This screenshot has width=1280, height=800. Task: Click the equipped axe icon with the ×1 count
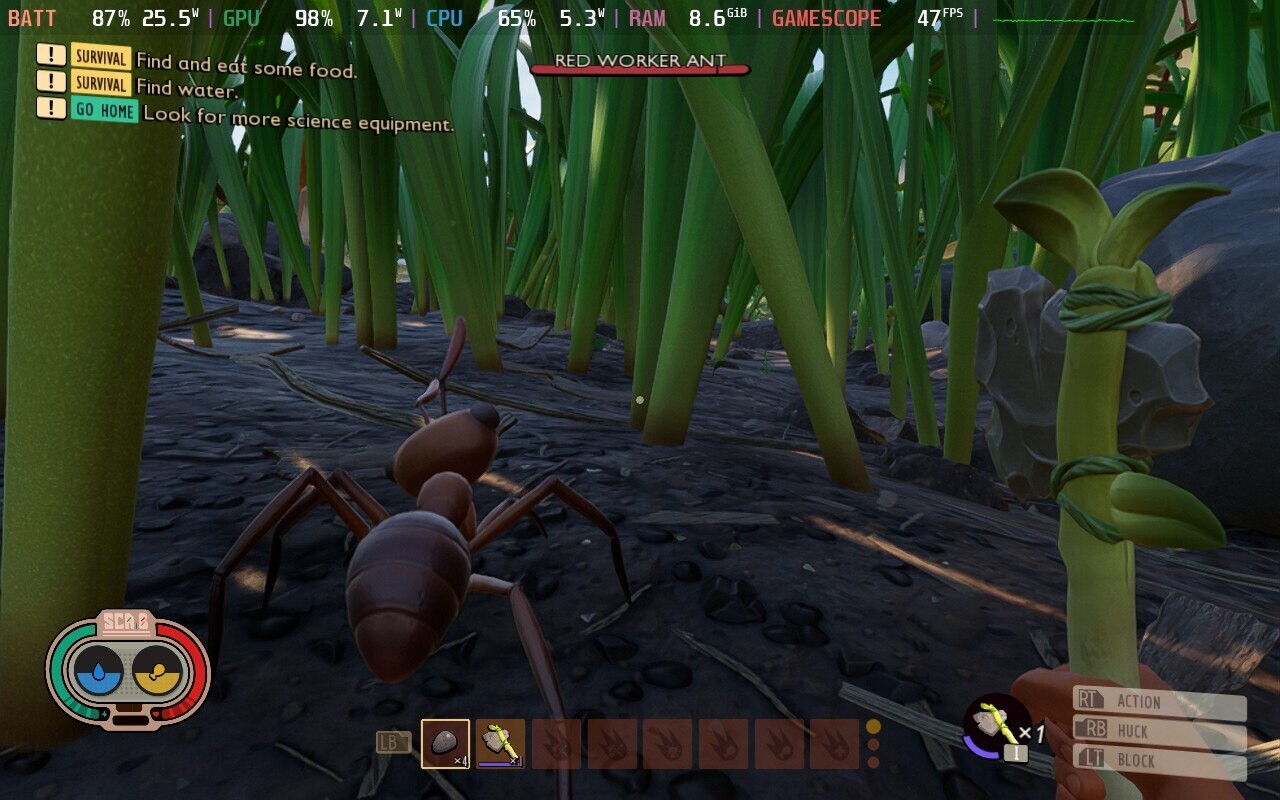coord(997,725)
